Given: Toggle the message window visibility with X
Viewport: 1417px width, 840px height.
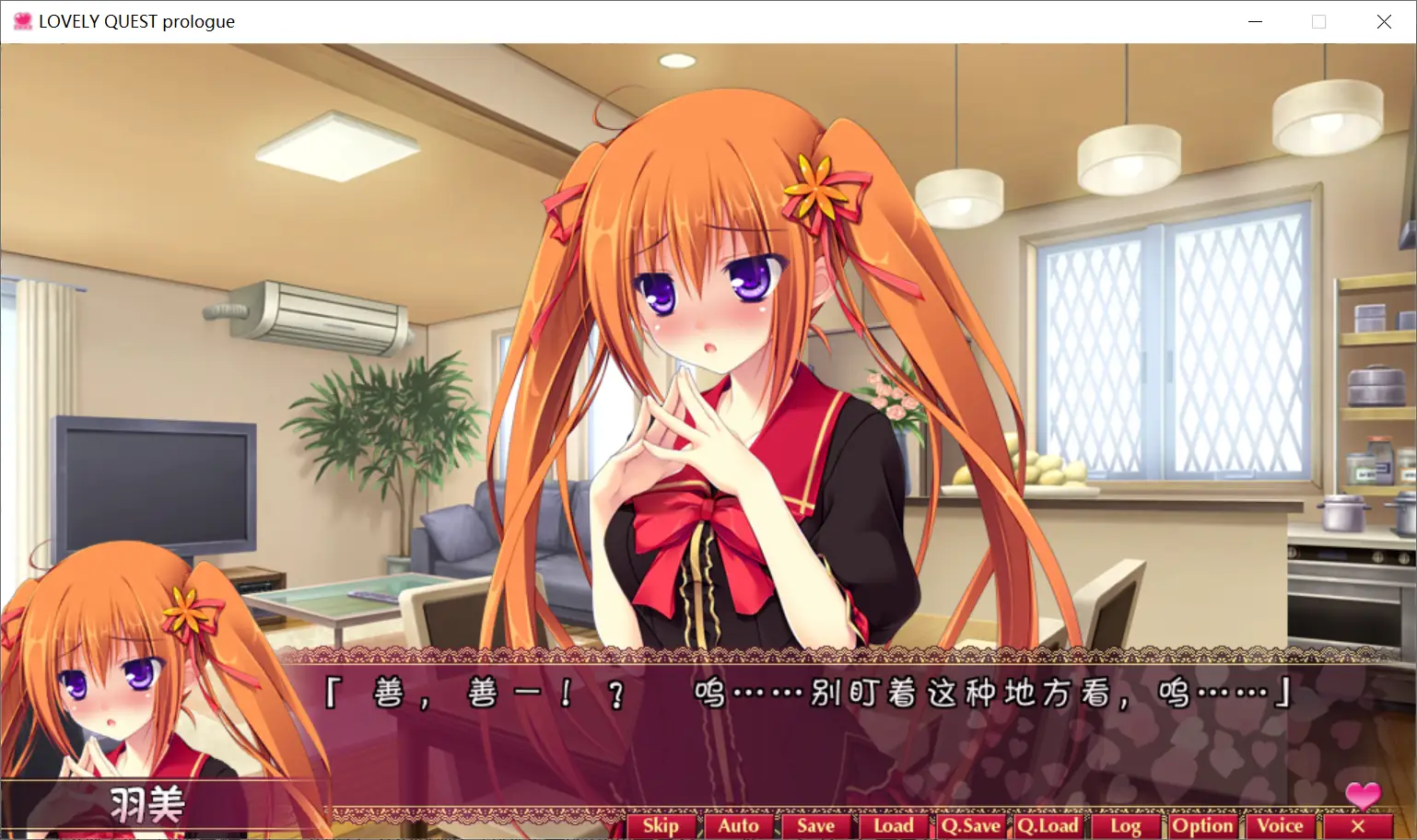Looking at the screenshot, I should click(x=1359, y=825).
